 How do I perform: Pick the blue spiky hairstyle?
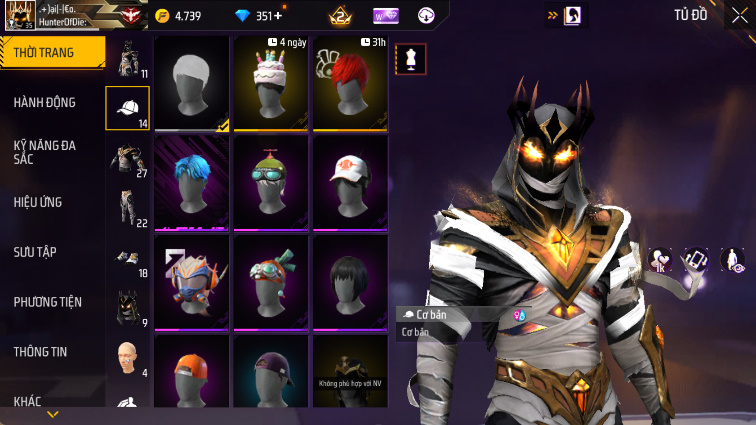click(192, 182)
